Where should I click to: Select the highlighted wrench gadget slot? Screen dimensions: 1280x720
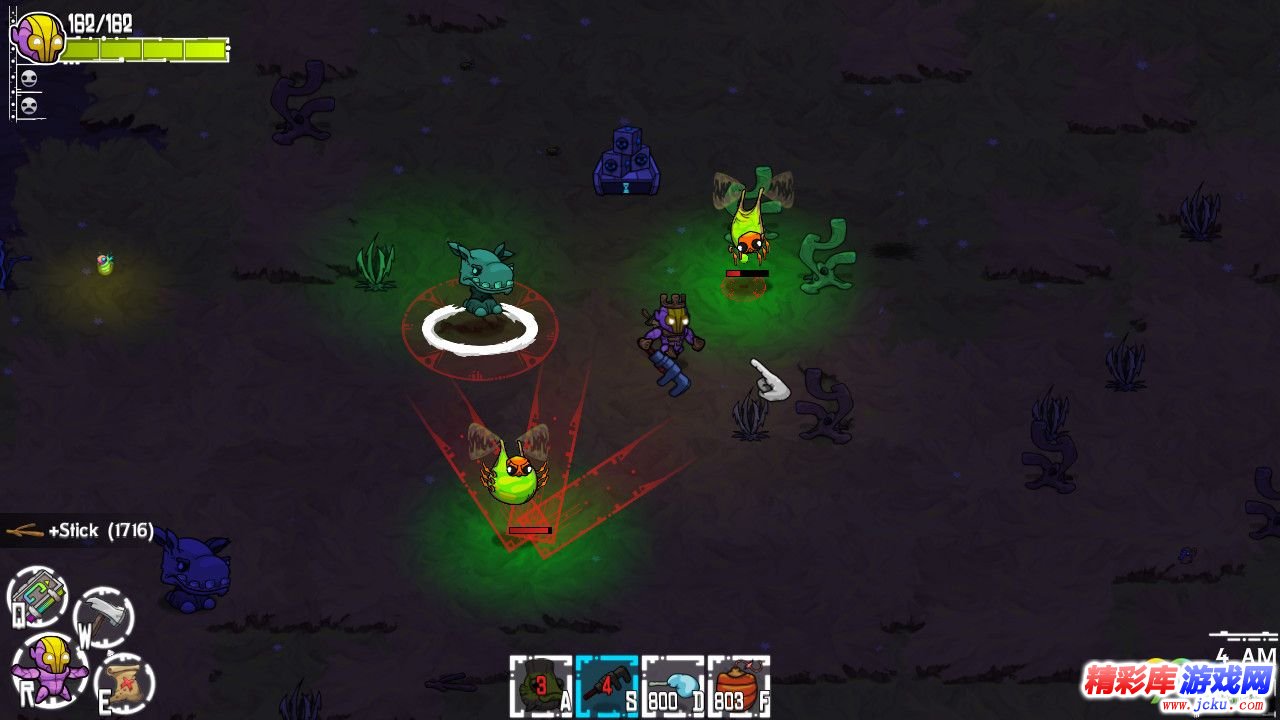click(606, 686)
